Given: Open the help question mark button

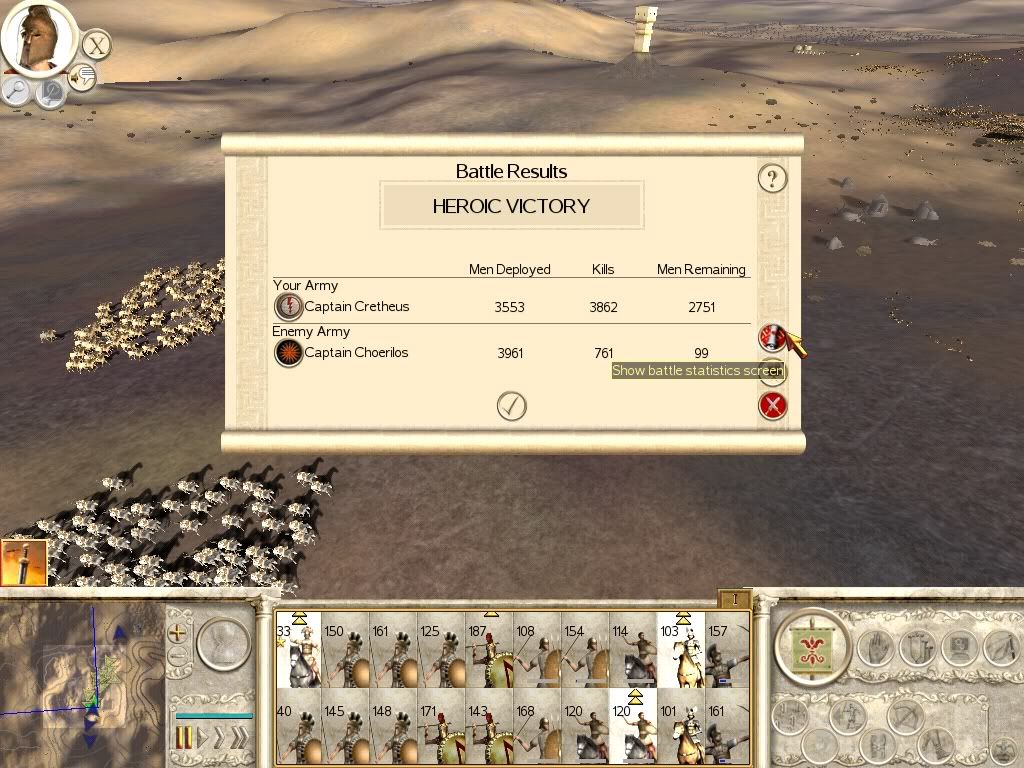Looking at the screenshot, I should [772, 179].
